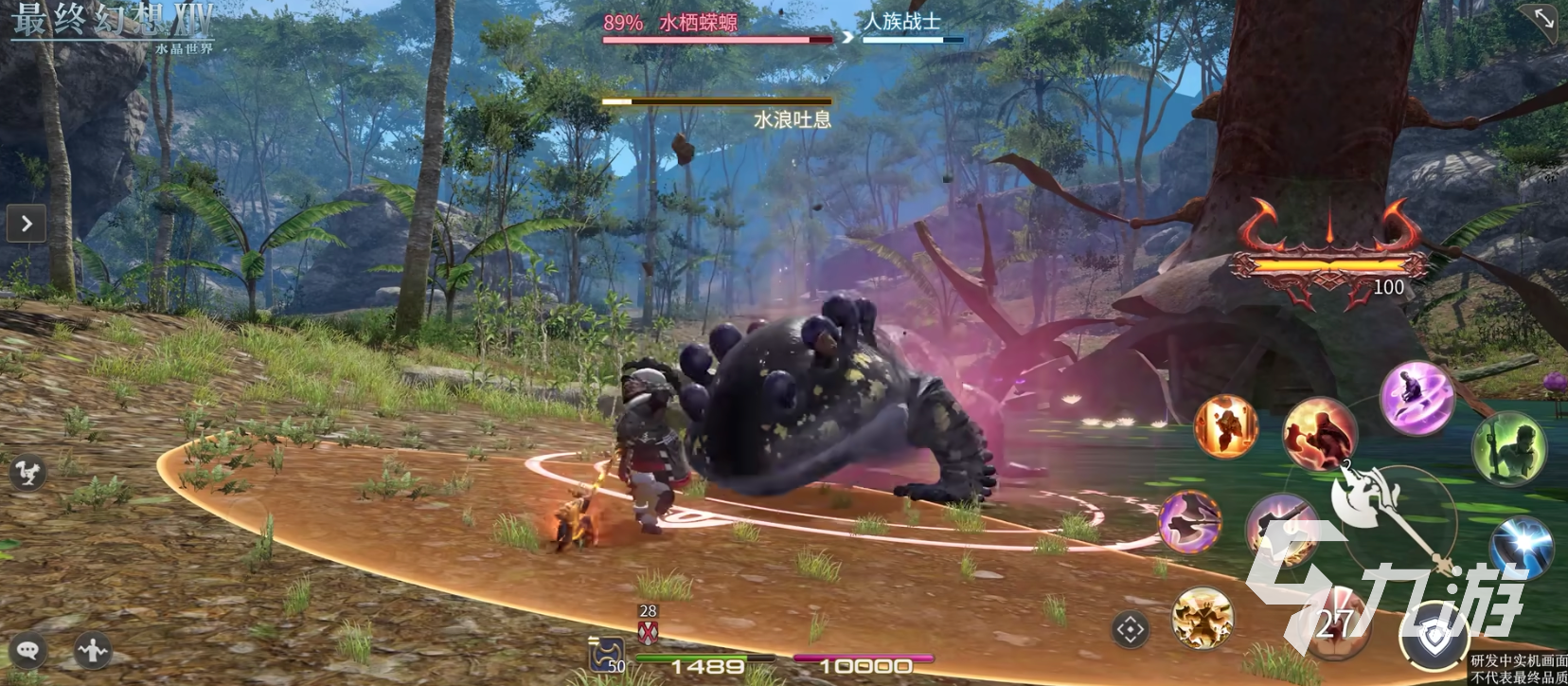1568x686 pixels.
Task: Expand the left side panel arrow
Action: (26, 224)
